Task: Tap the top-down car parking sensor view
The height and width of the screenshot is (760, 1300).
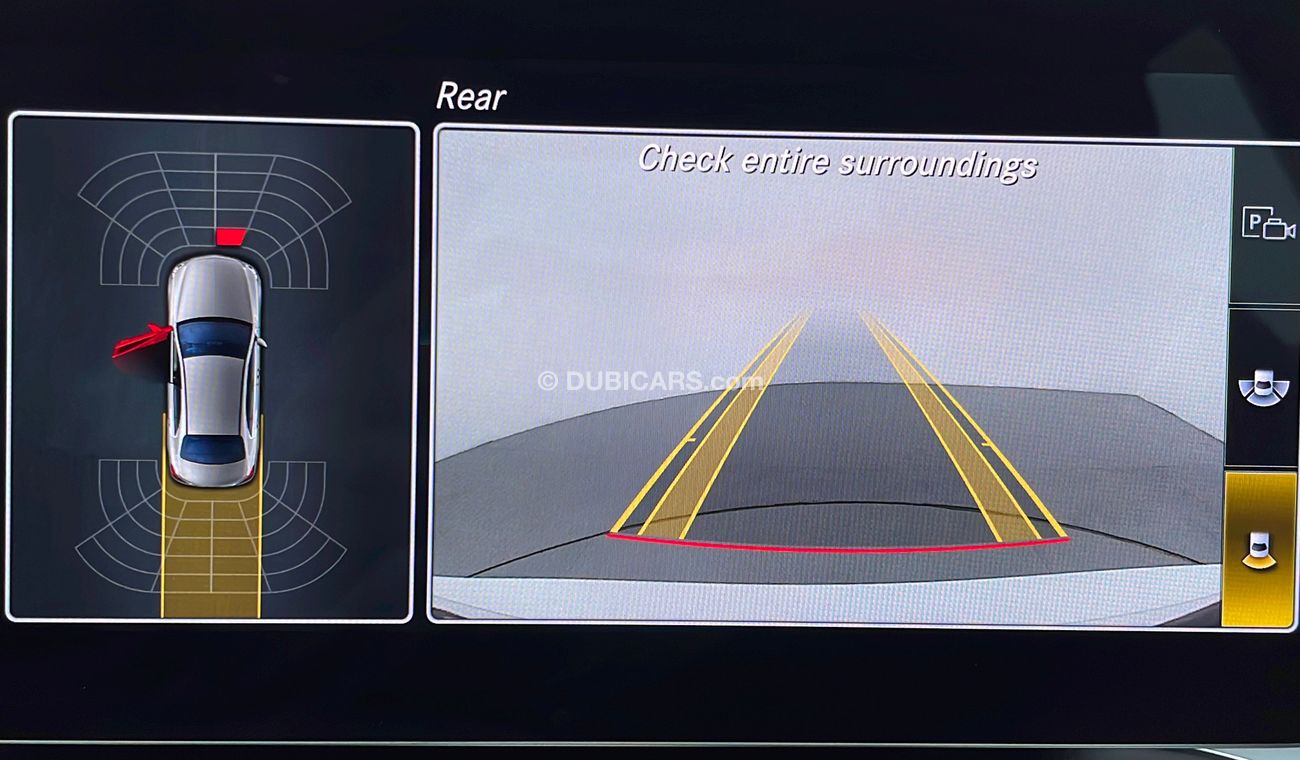Action: tap(212, 368)
